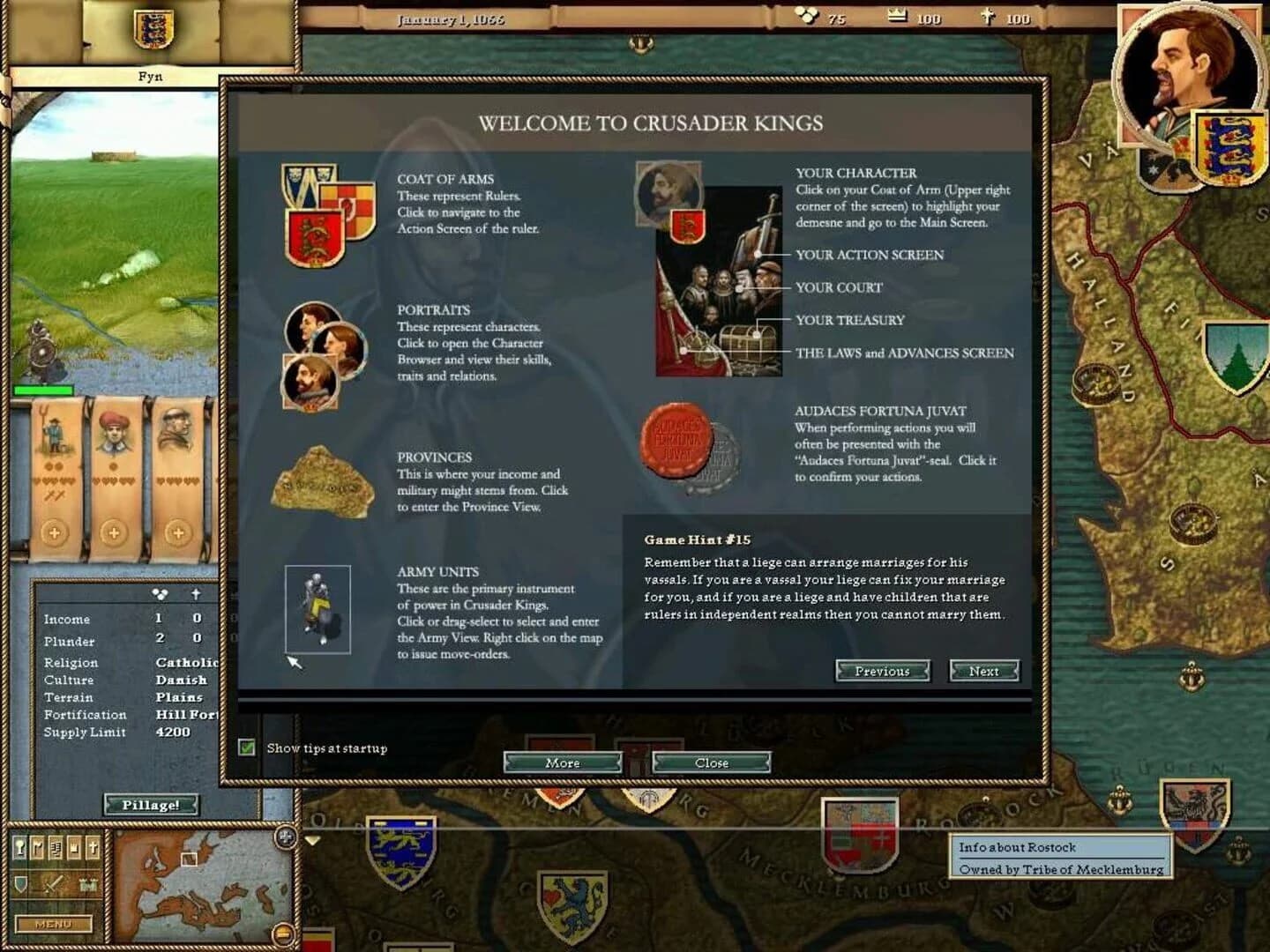The image size is (1270, 952).
Task: Click the cross religious map mode icon
Action: pyautogui.click(x=93, y=847)
